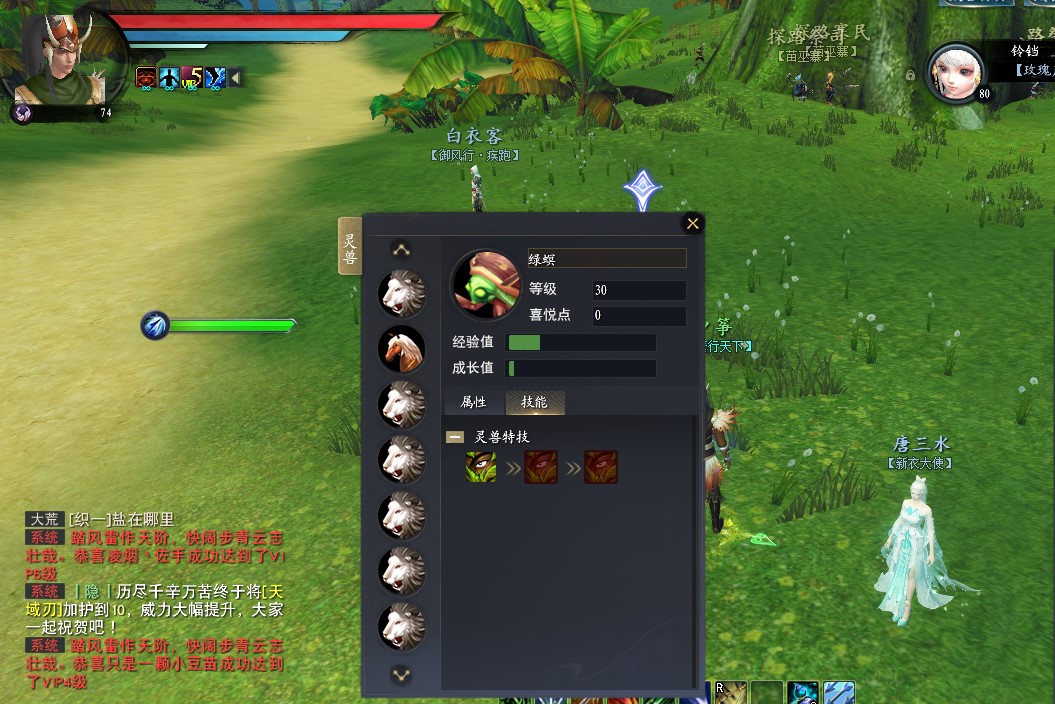1055x704 pixels.
Task: Open the 灵兽 side tab
Action: point(350,245)
